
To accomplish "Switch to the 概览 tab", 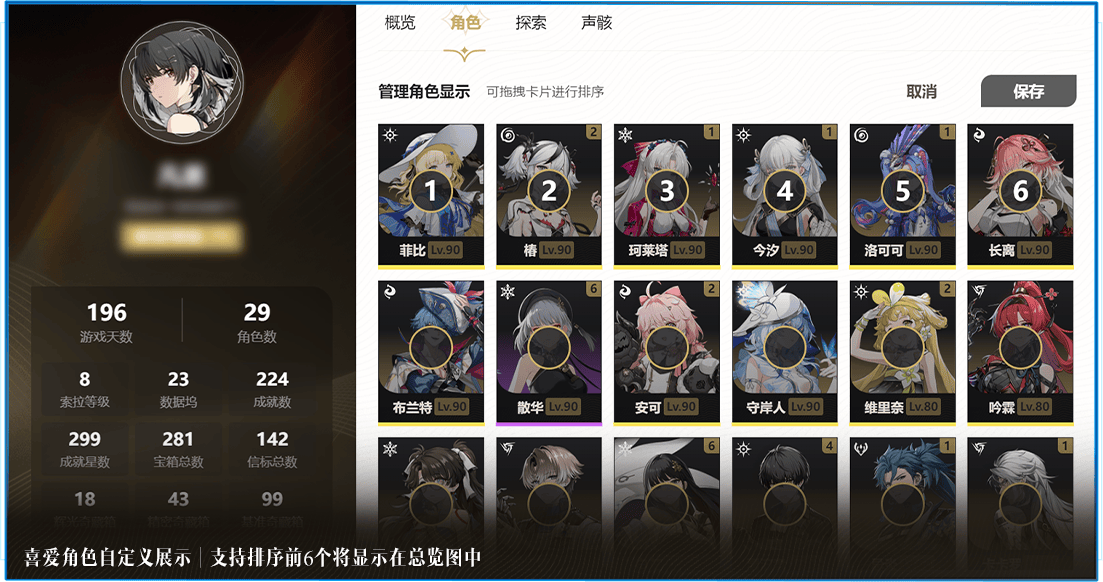I will (400, 23).
